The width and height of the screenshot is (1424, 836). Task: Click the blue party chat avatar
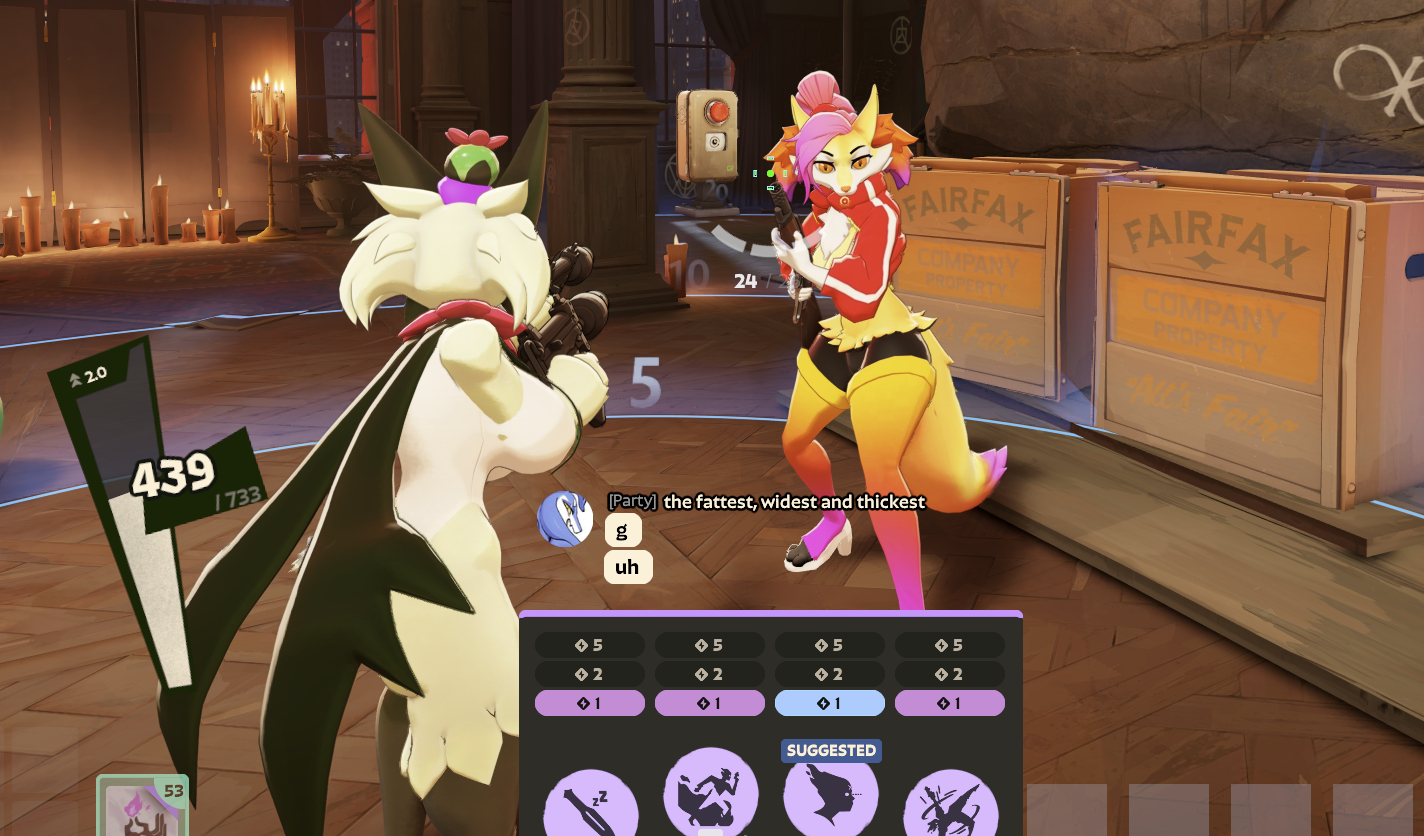[x=565, y=519]
